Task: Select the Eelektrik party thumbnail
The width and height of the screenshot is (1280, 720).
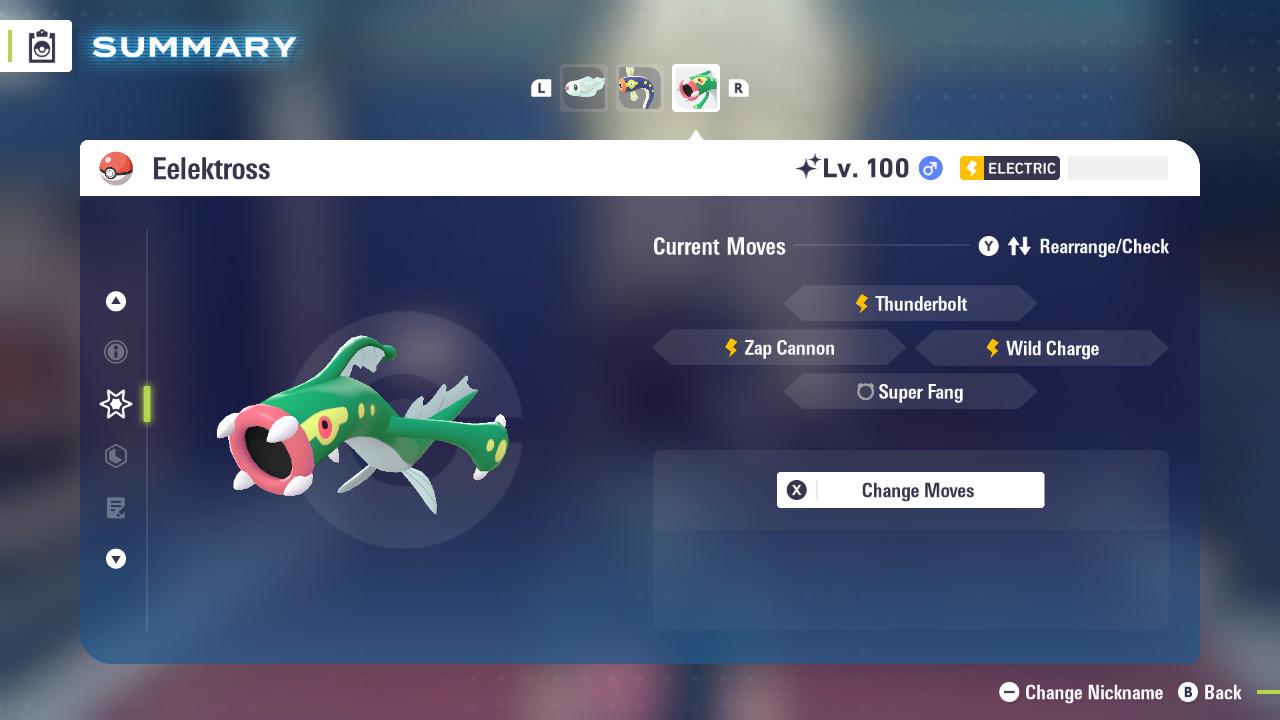Action: [640, 88]
